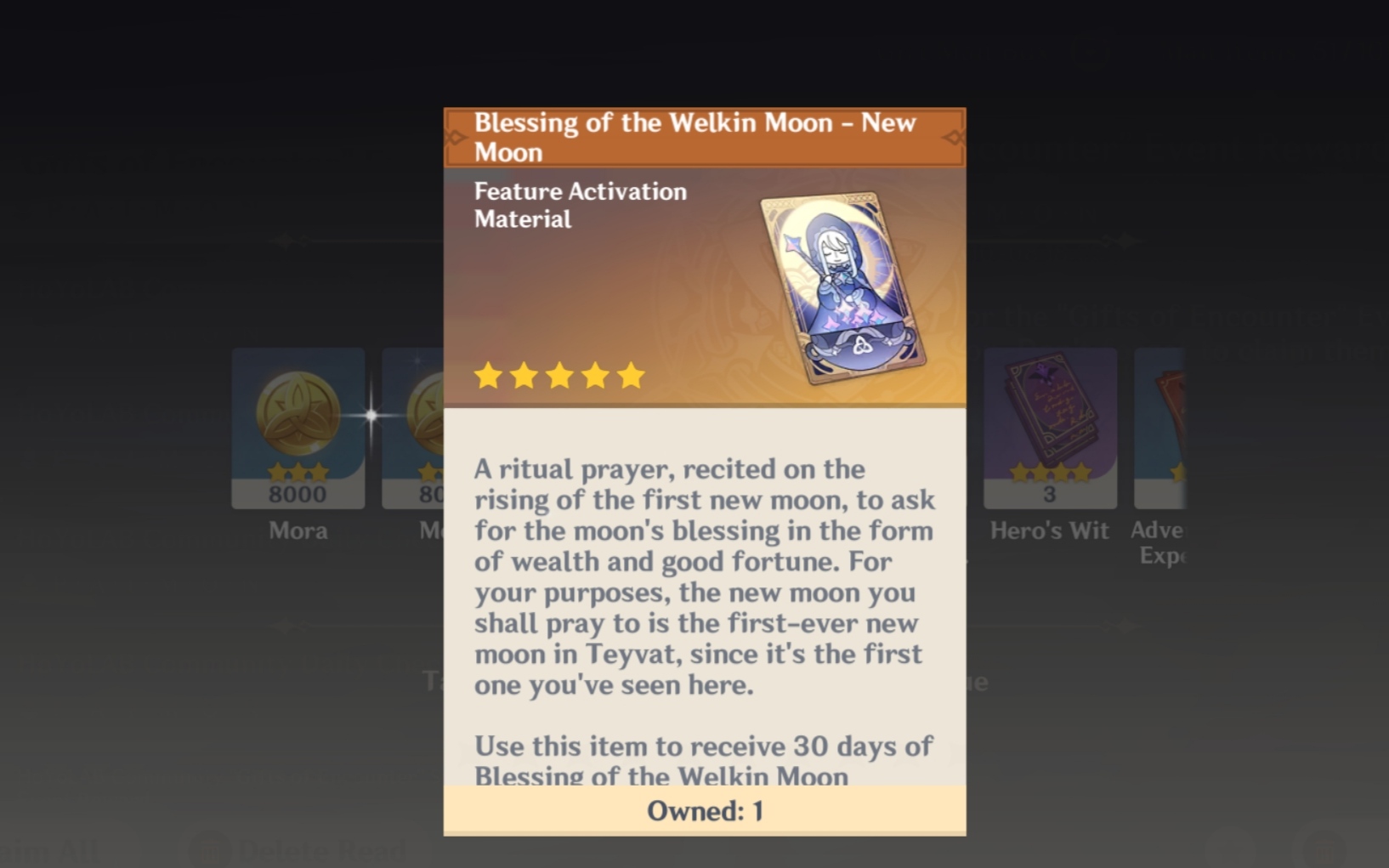The width and height of the screenshot is (1389, 868).
Task: Expand the Blessing of the Welkin Moon header
Action: pos(694,136)
